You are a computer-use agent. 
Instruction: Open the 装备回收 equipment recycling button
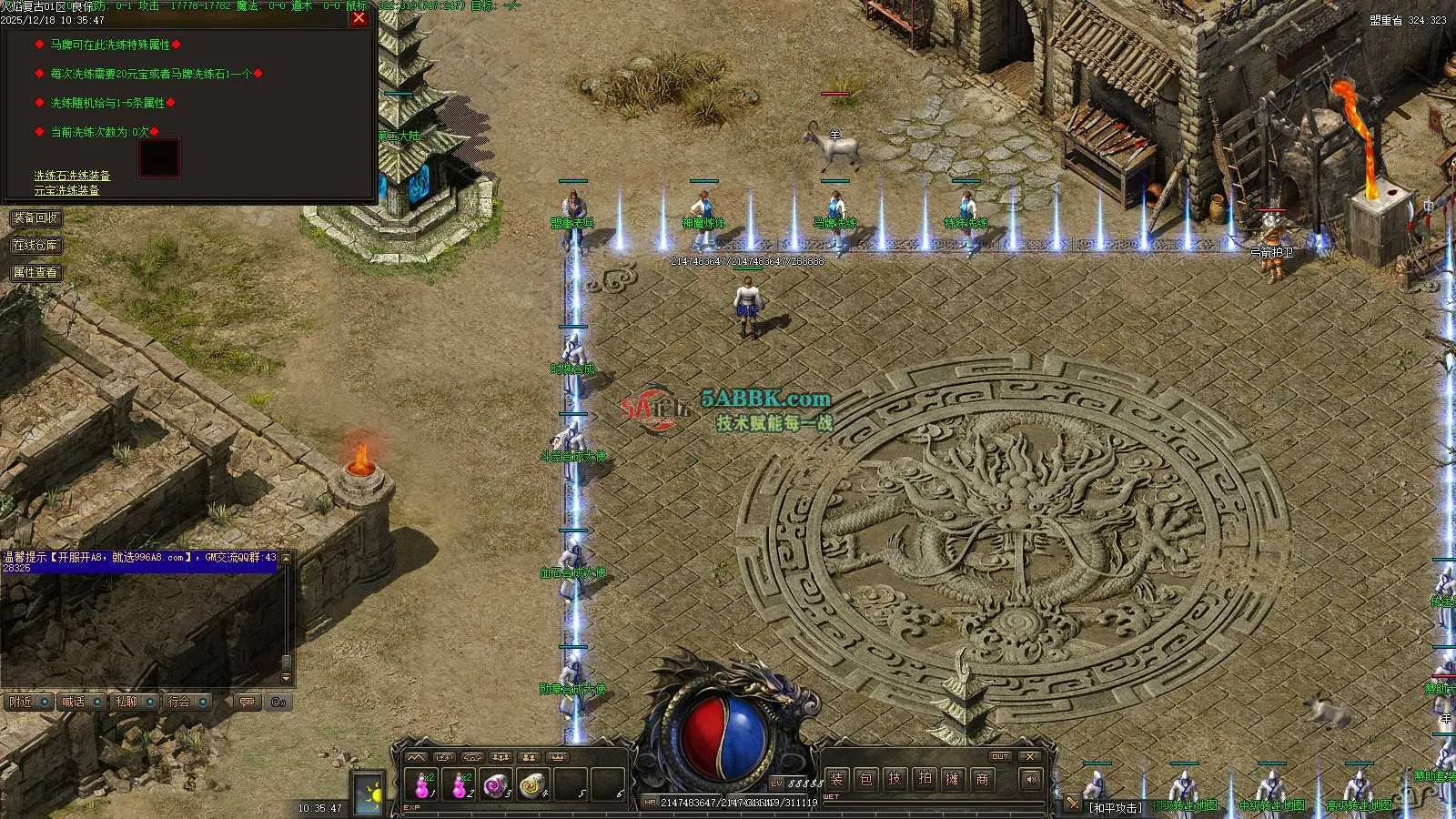point(35,218)
